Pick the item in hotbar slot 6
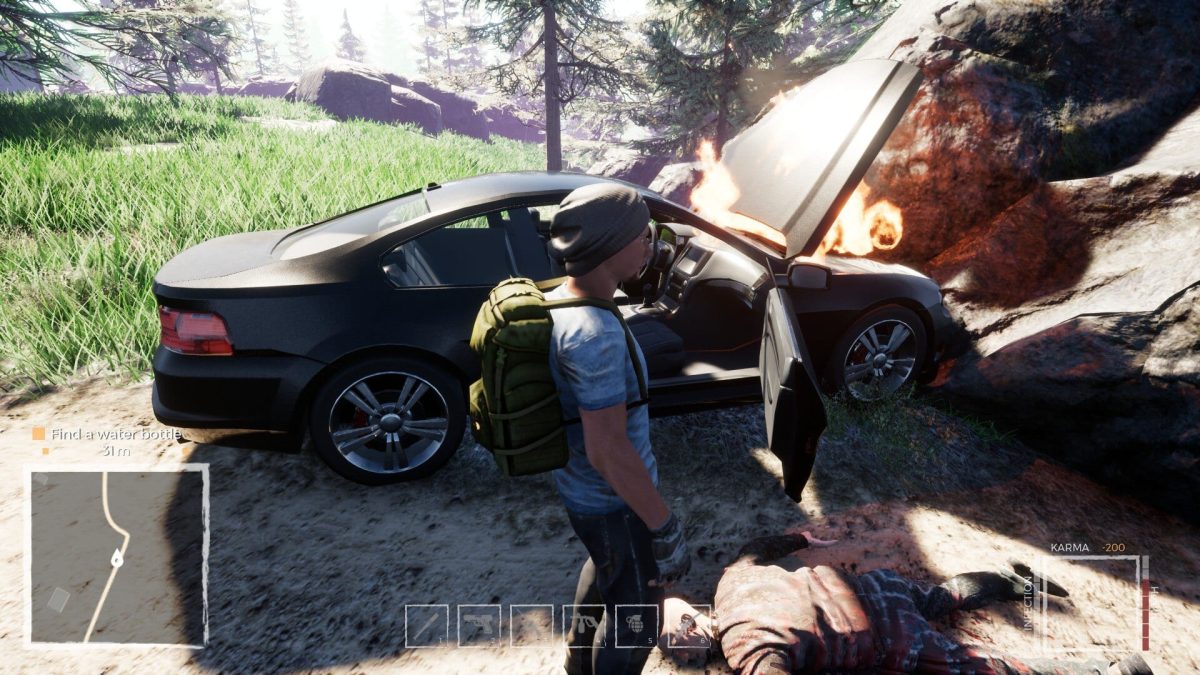This screenshot has width=1200, height=675. click(x=689, y=626)
